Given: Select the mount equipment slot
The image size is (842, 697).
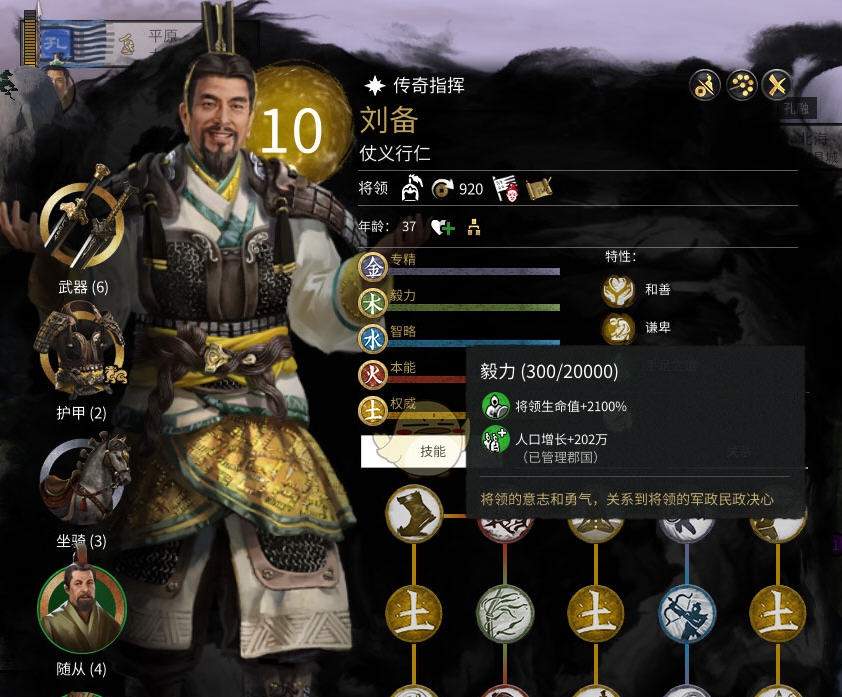Looking at the screenshot, I should coord(84,478).
